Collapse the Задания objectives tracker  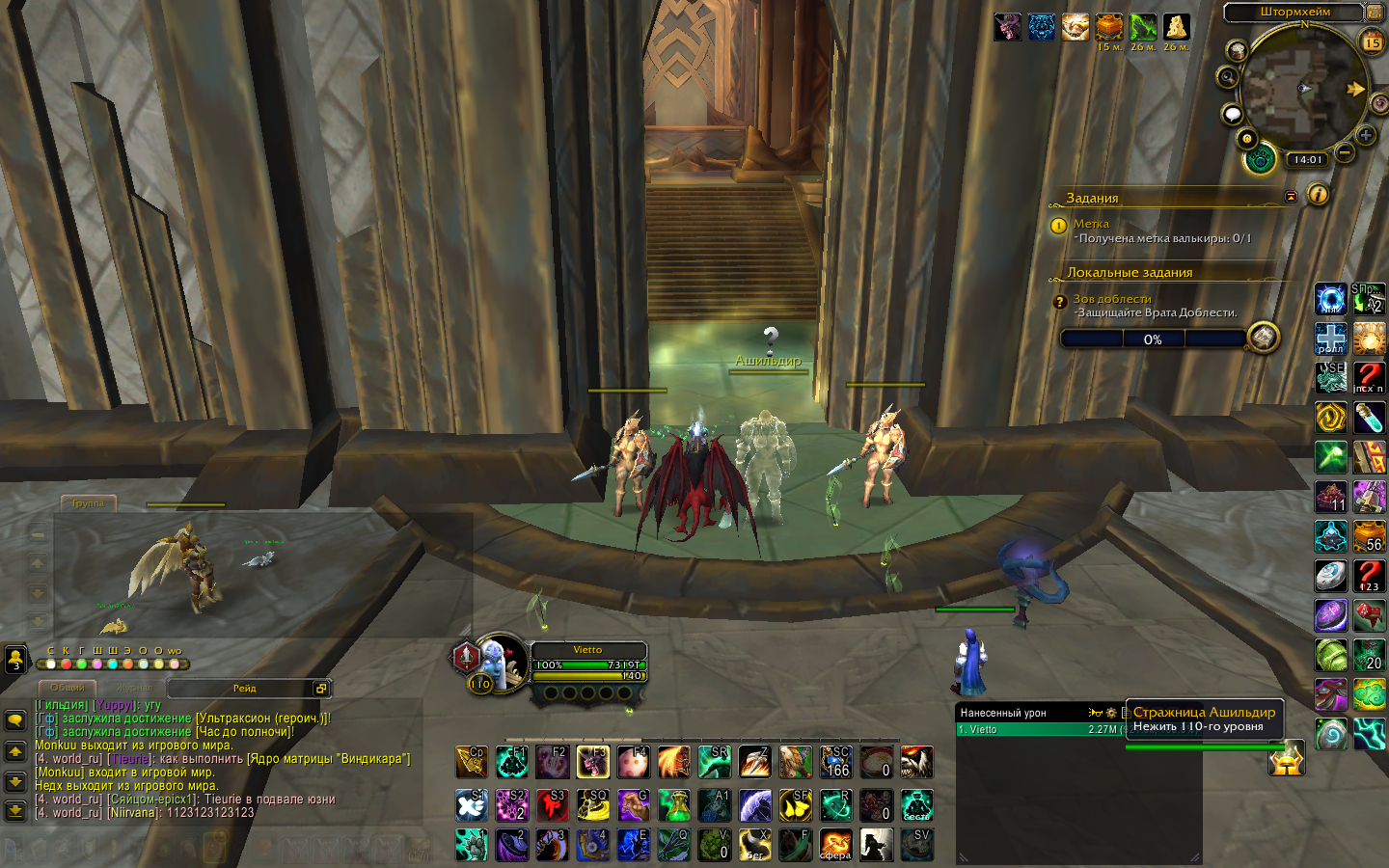tap(1291, 197)
